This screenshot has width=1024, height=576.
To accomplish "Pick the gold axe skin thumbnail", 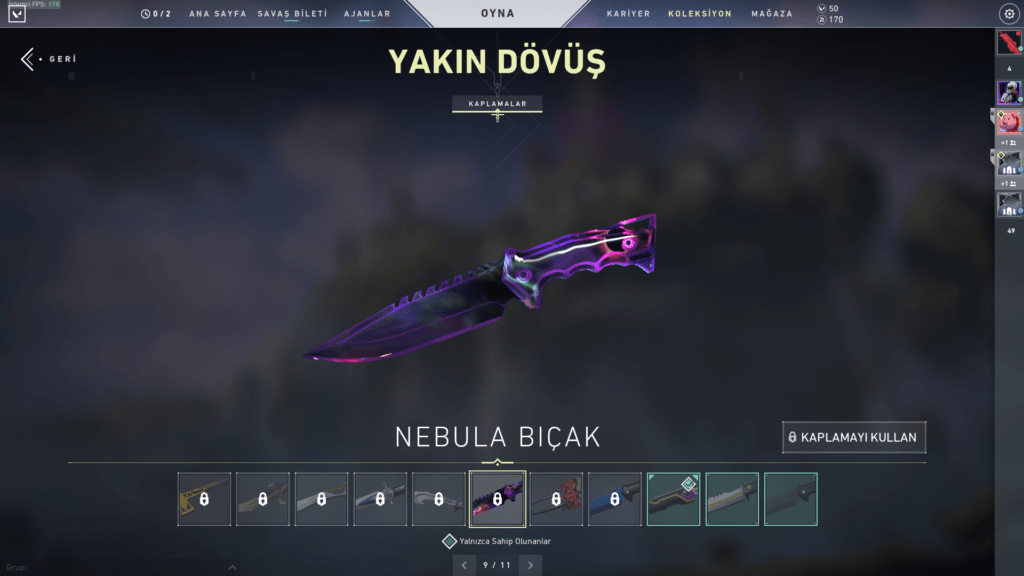I will [x=204, y=499].
